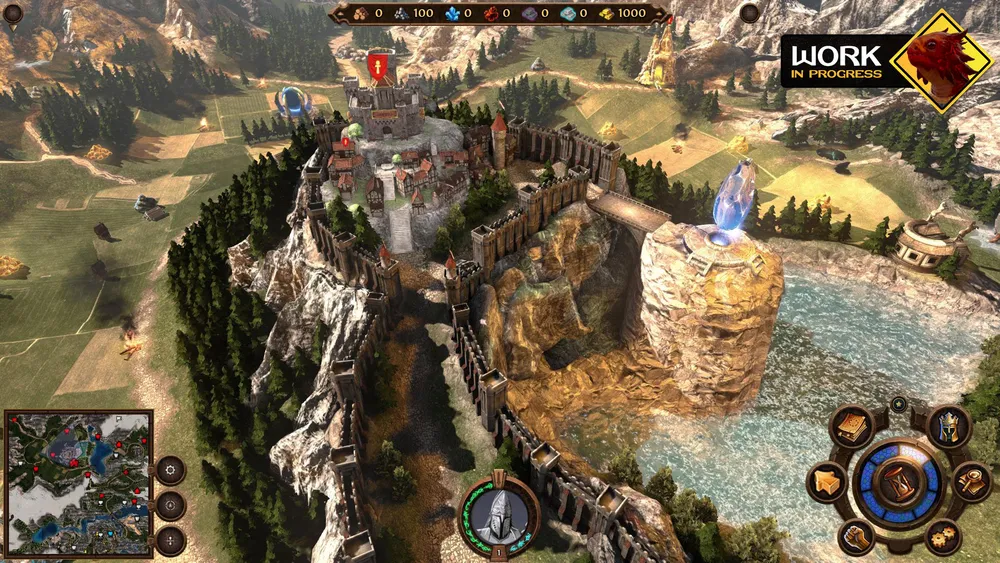
Task: Click the compass button beside the minimap
Action: (171, 505)
